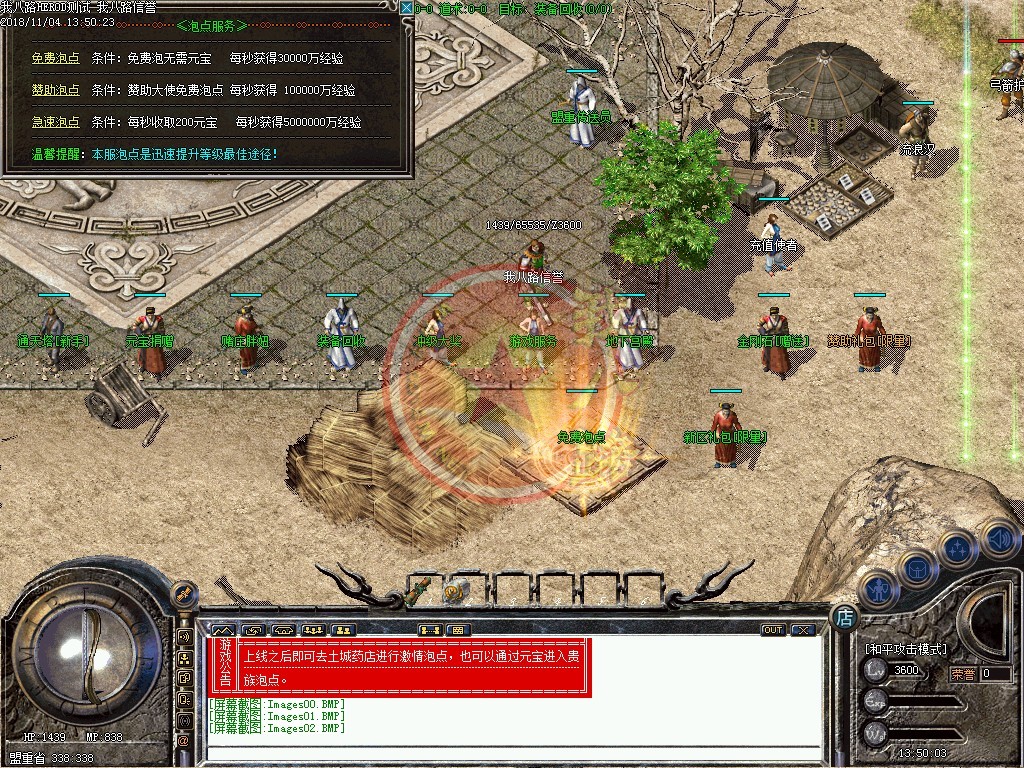Screen dimensions: 1024x768
Task: Select the second belt slot item
Action: [461, 589]
